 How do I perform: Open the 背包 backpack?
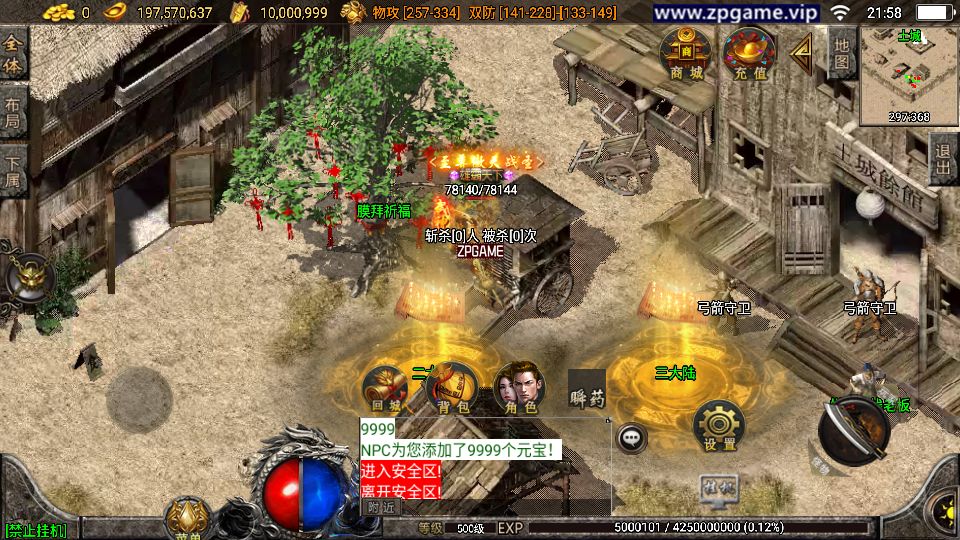pos(452,390)
